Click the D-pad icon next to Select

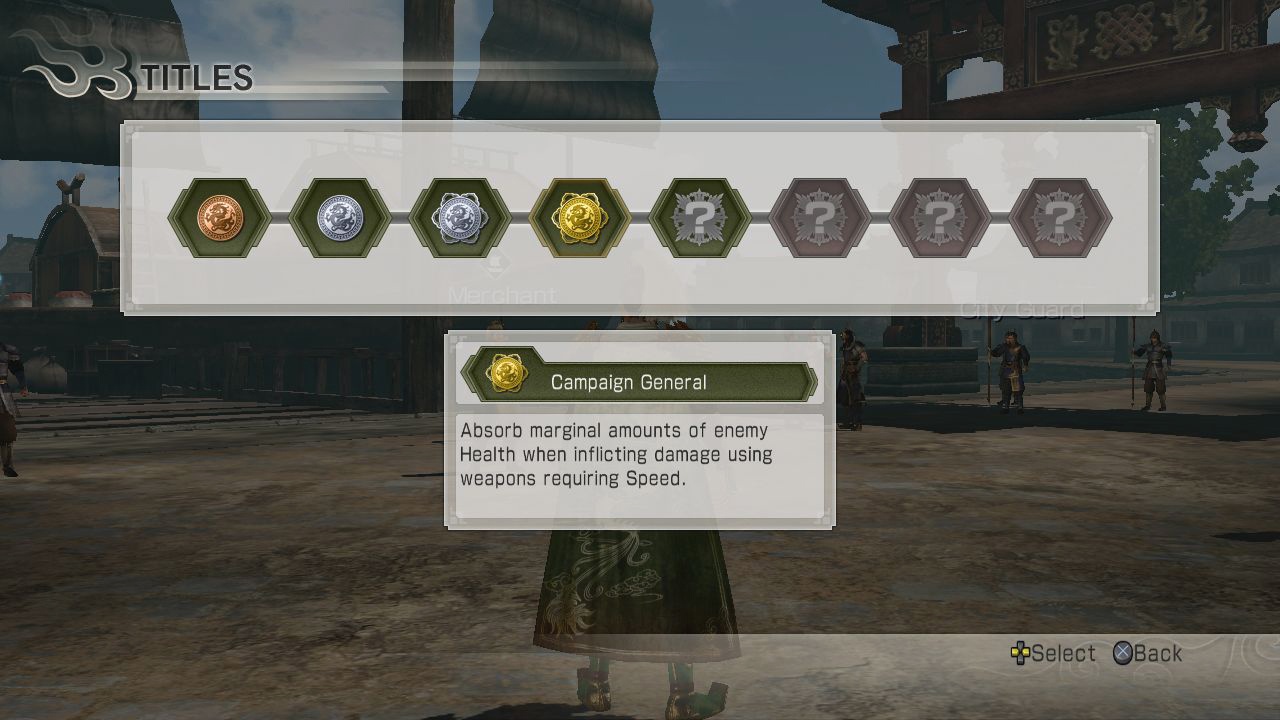click(x=1022, y=654)
